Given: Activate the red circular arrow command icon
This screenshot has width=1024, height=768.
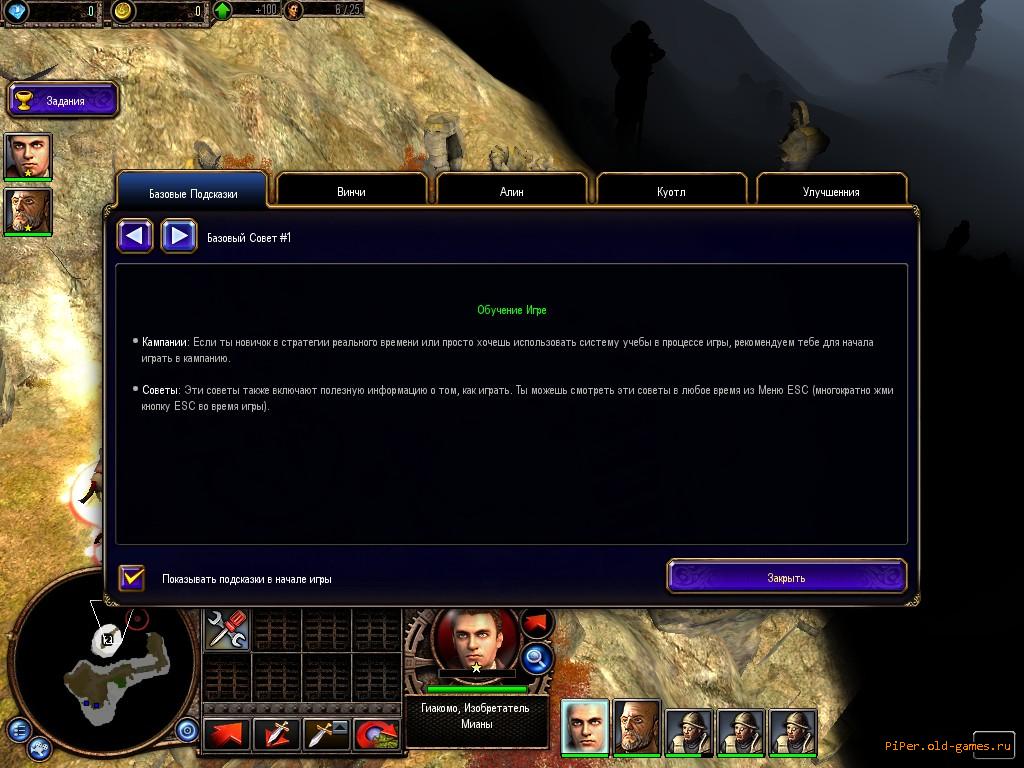Looking at the screenshot, I should pos(377,735).
